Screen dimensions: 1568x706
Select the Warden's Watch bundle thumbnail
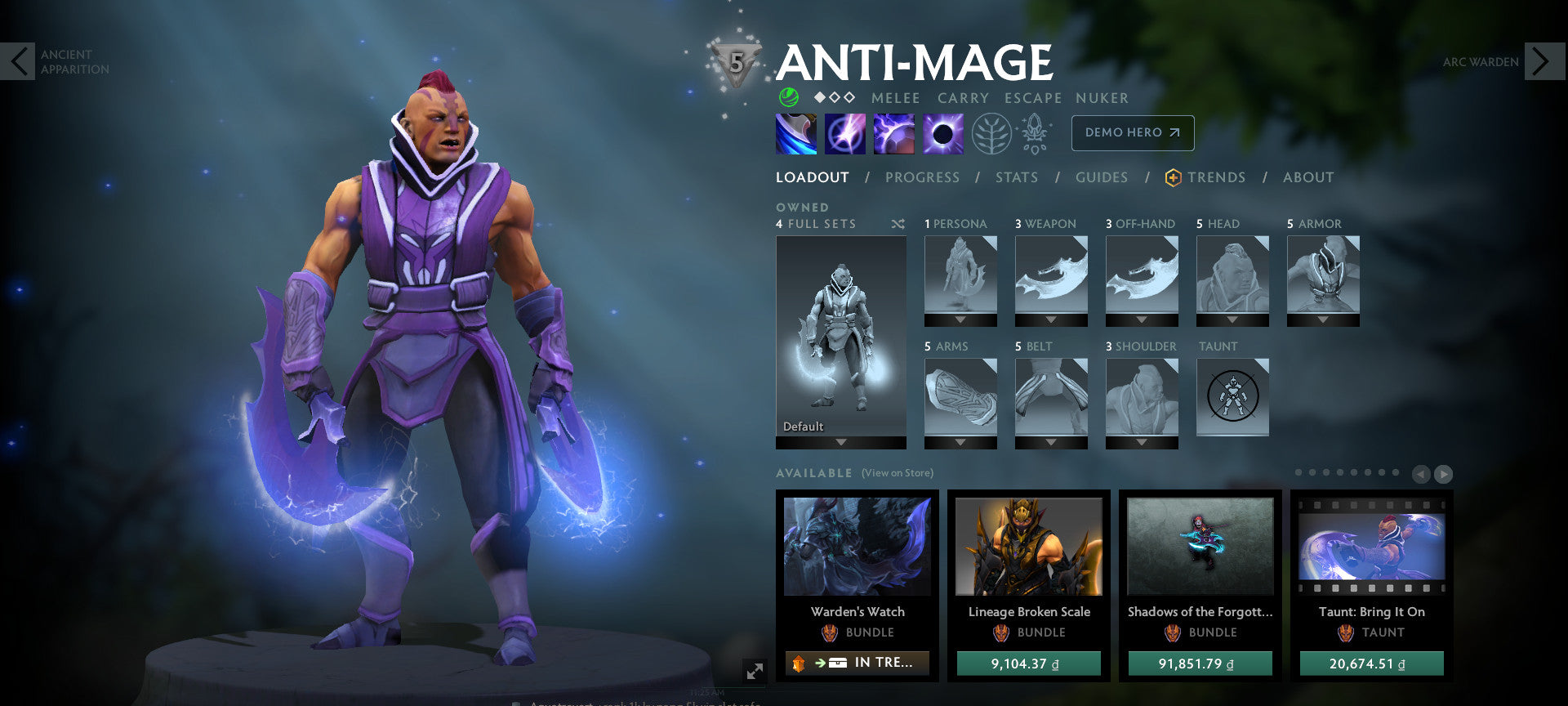856,547
